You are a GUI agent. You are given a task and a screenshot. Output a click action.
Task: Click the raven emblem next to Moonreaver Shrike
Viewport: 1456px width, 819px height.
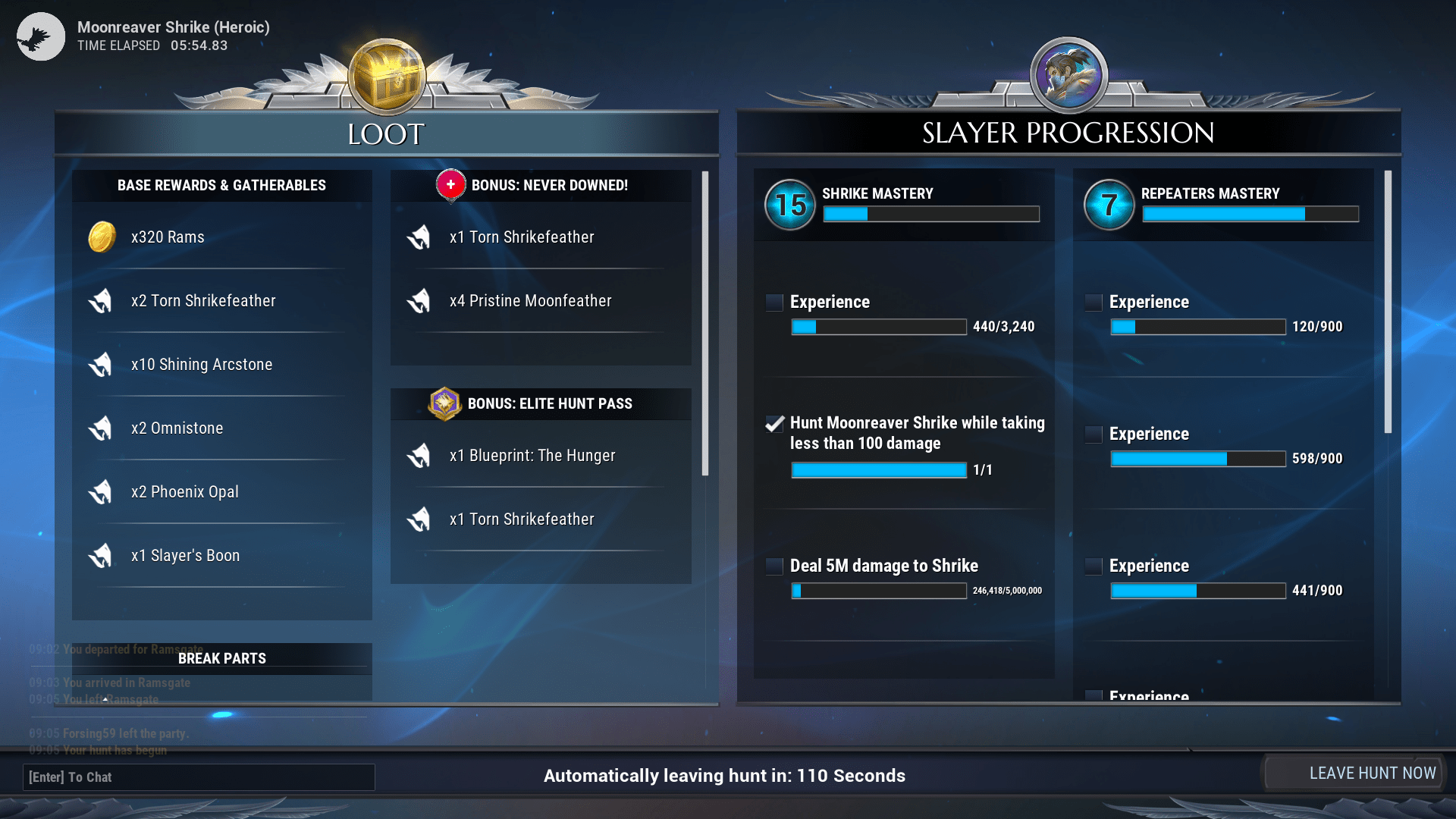coord(39,36)
